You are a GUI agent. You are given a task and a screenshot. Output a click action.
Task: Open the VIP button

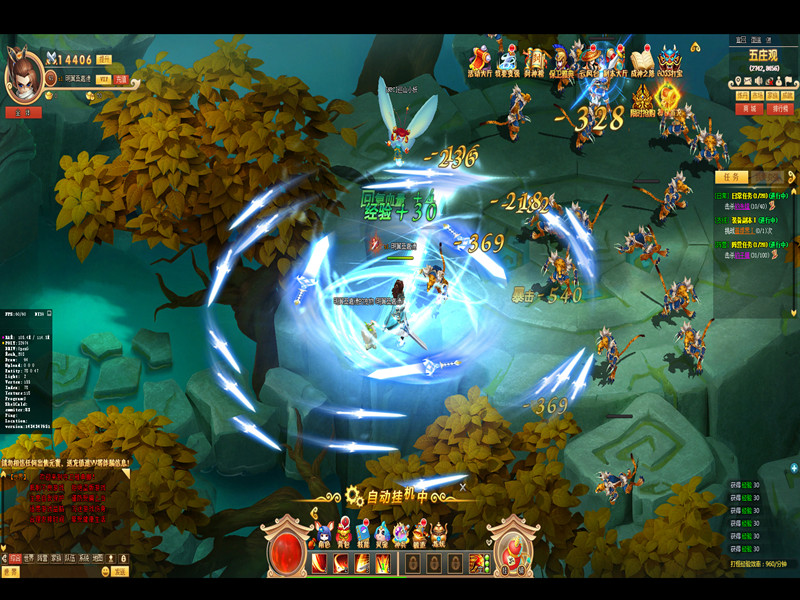[104, 78]
